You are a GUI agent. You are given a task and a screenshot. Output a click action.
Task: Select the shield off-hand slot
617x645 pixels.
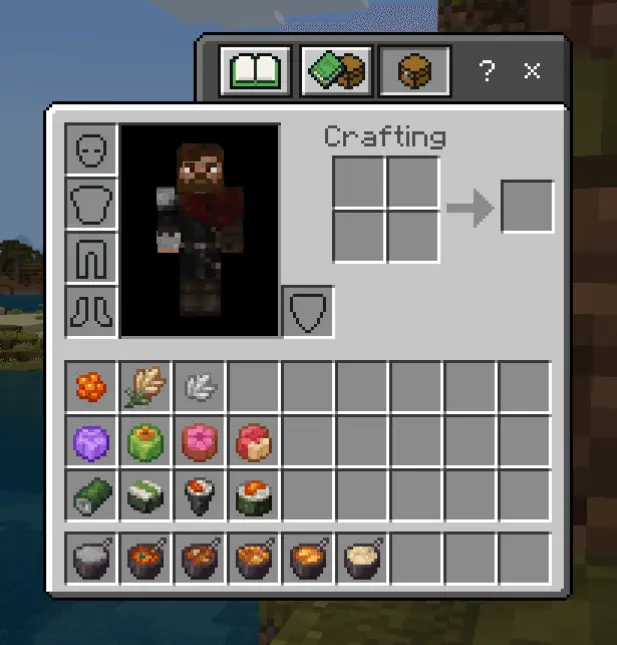click(308, 312)
